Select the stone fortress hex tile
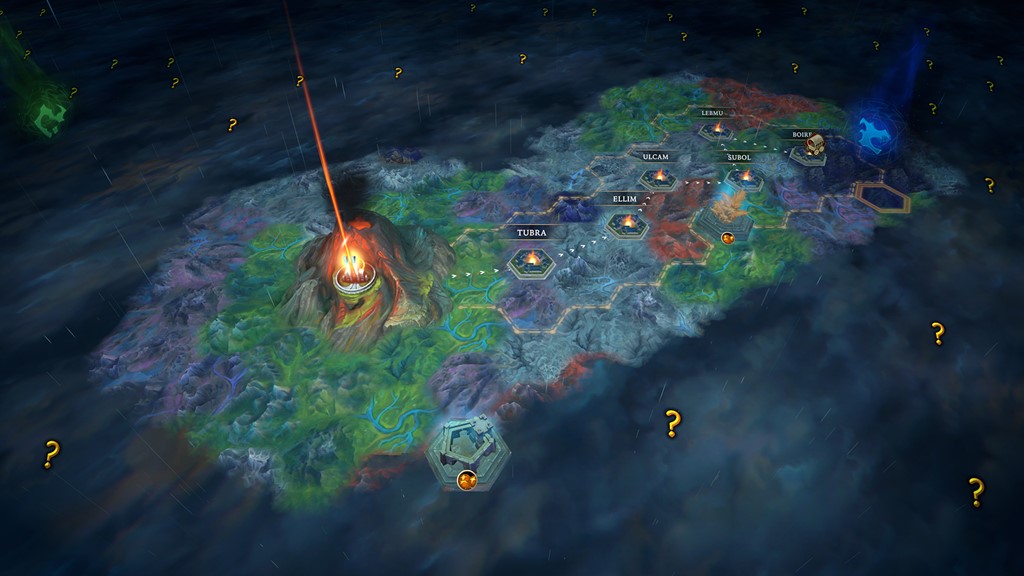The image size is (1024, 576). tap(467, 448)
